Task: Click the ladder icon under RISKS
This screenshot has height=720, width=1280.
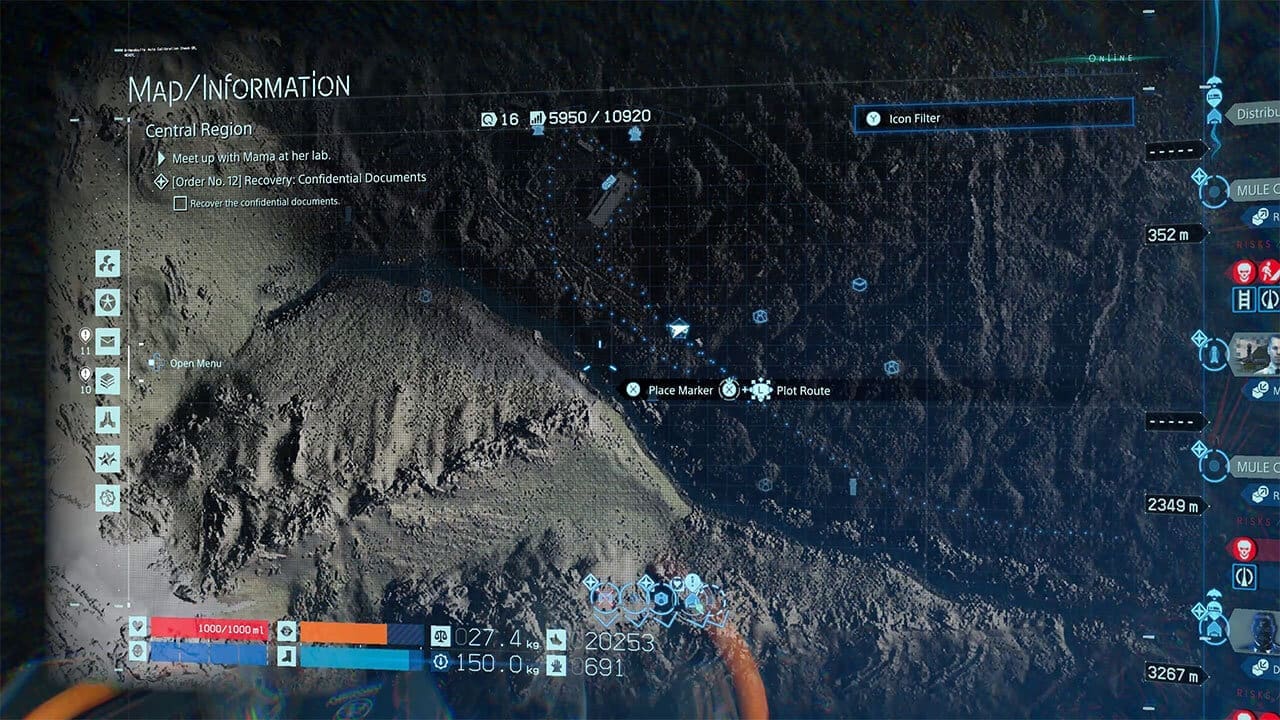Action: (x=1245, y=299)
